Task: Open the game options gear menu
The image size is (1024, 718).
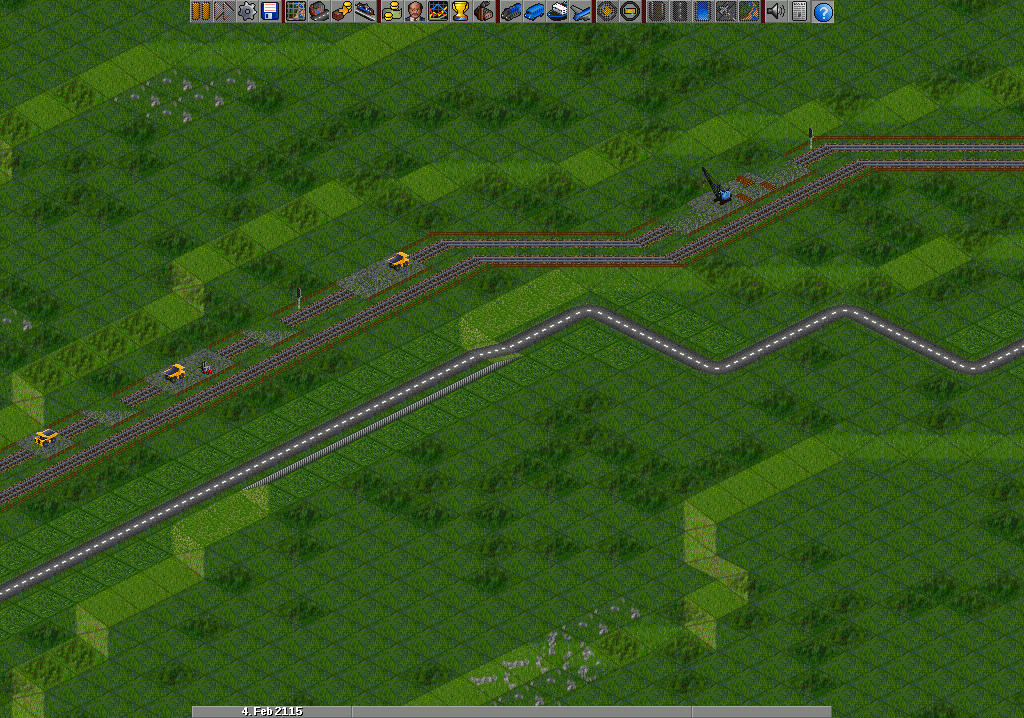Action: (246, 12)
